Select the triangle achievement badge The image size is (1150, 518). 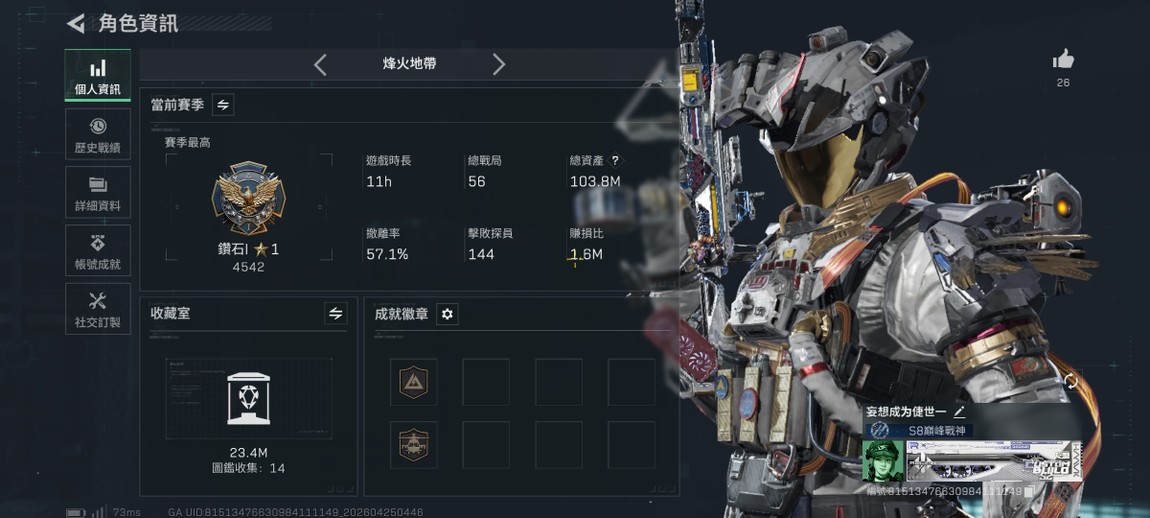click(x=414, y=381)
